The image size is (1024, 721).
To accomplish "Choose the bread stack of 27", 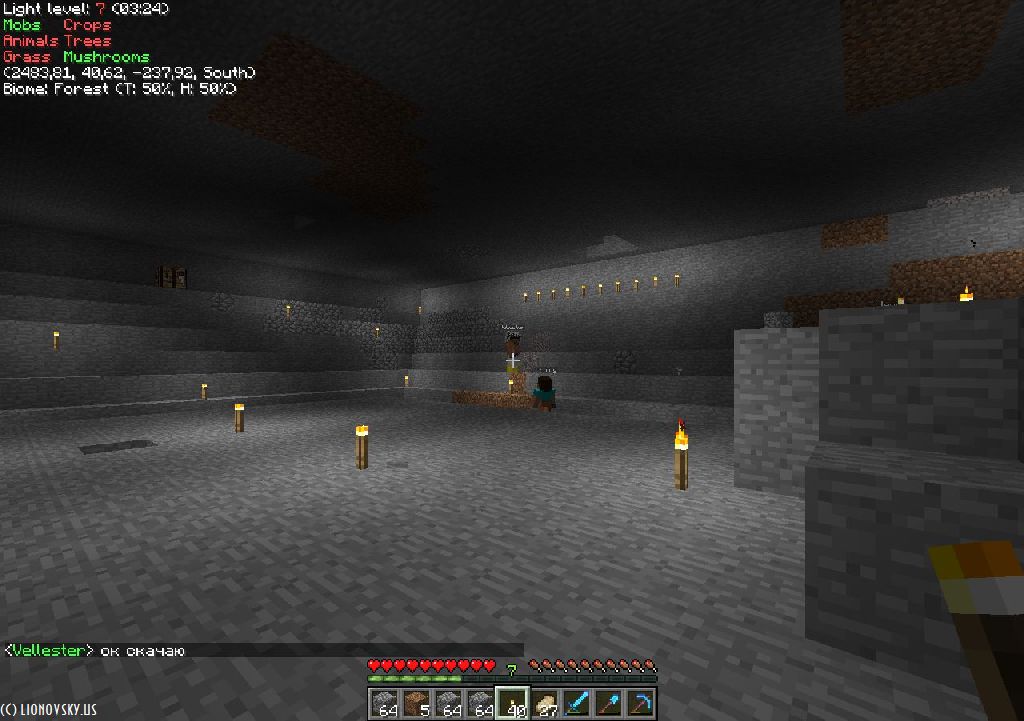I will click(544, 703).
